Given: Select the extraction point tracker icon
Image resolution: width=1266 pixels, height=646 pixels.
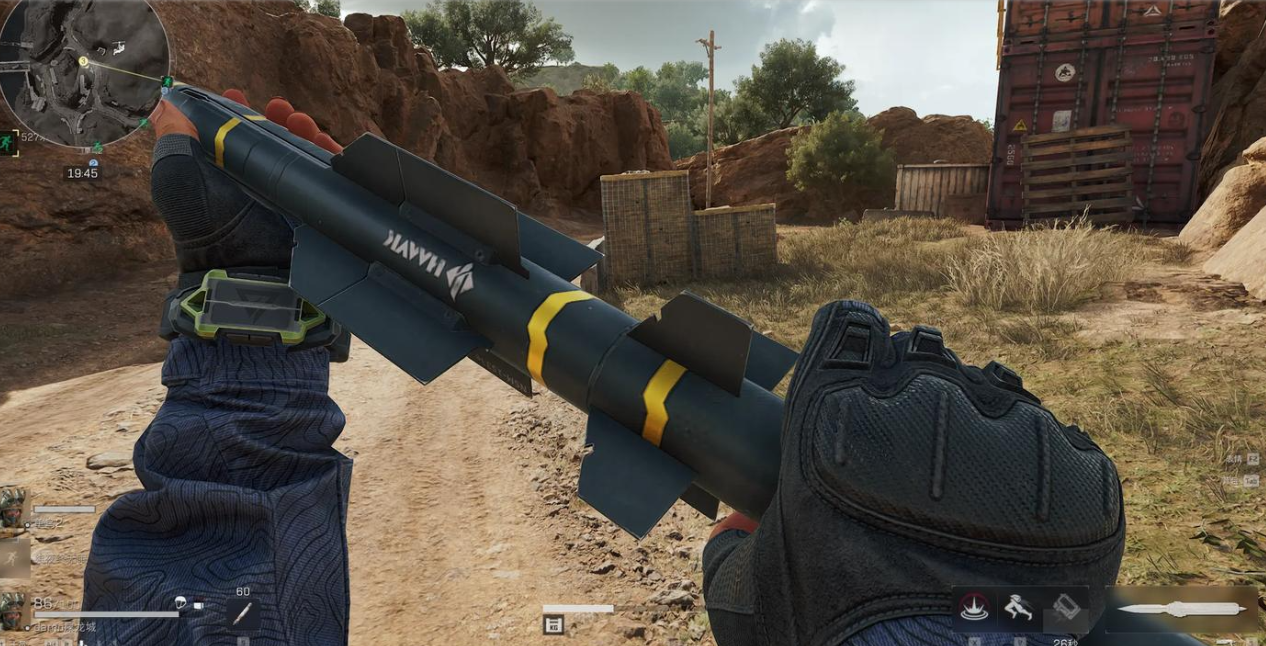Looking at the screenshot, I should click(10, 141).
